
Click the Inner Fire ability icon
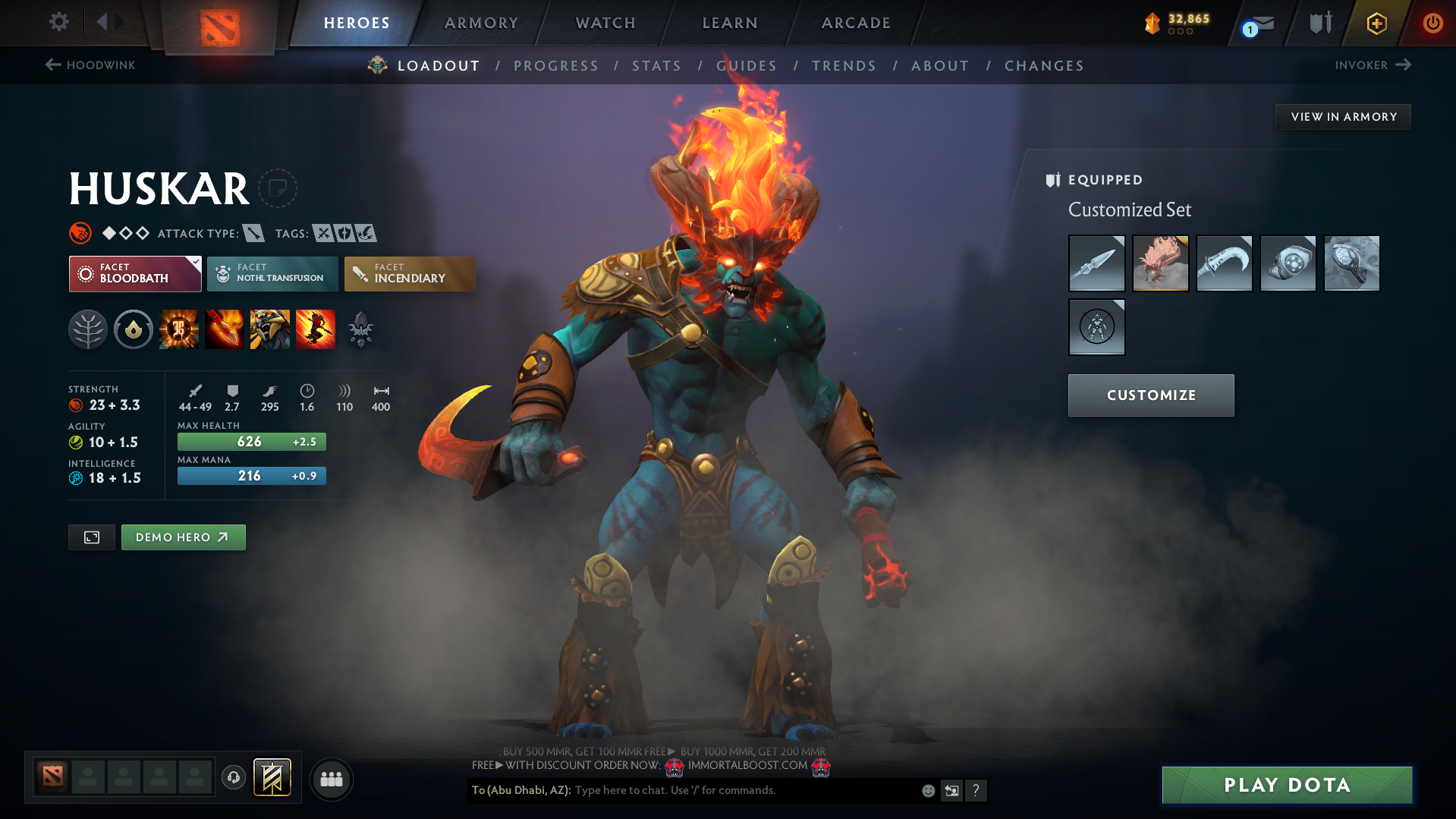click(179, 329)
